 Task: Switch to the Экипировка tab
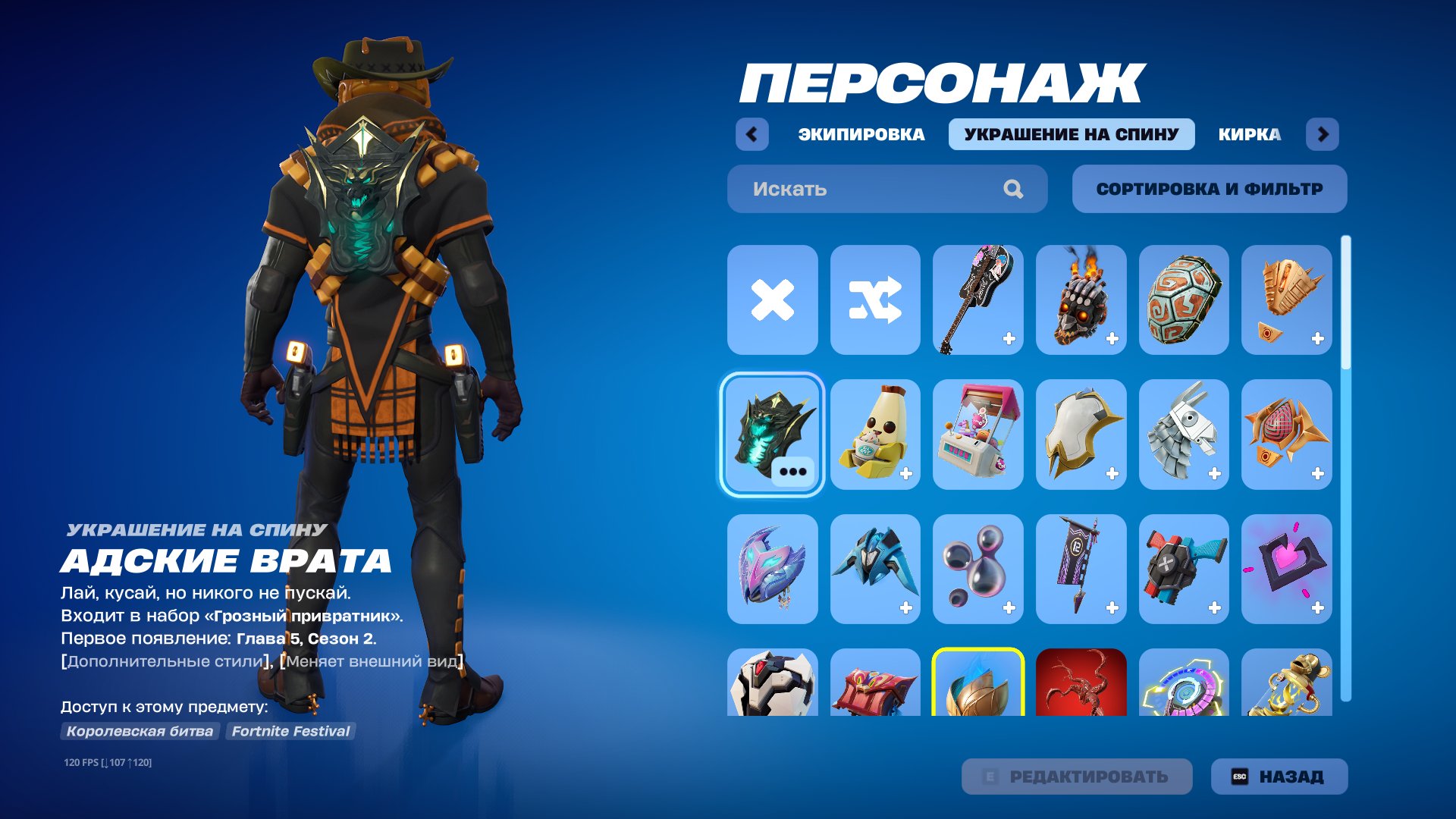[861, 135]
